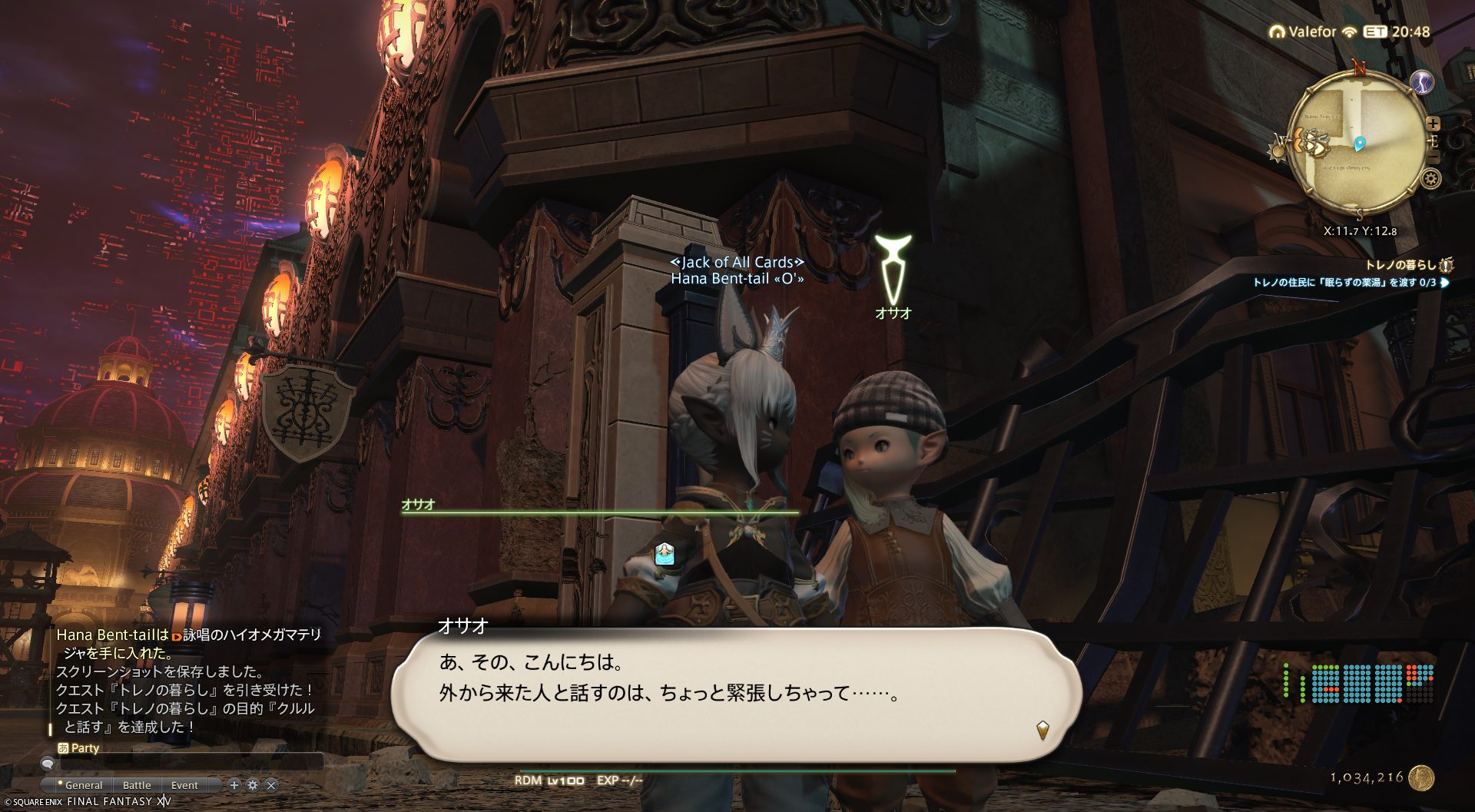Zoom in the minimap with the plus button
Screen dimensions: 1475x812
pos(1433,123)
